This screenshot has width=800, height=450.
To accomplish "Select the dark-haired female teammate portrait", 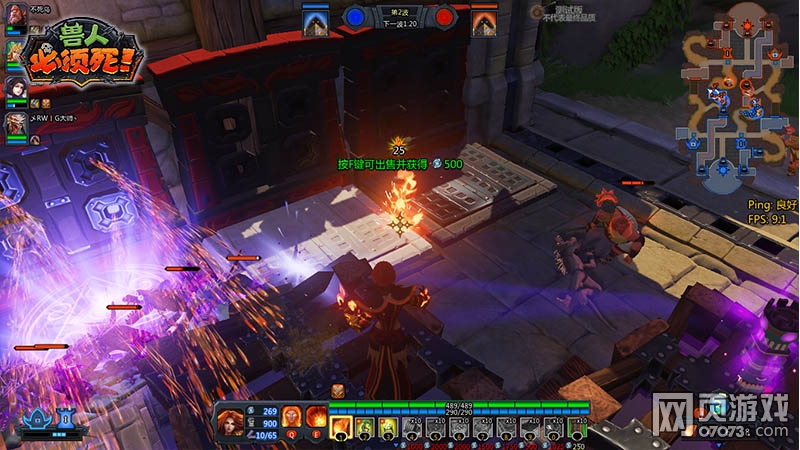I will (15, 87).
